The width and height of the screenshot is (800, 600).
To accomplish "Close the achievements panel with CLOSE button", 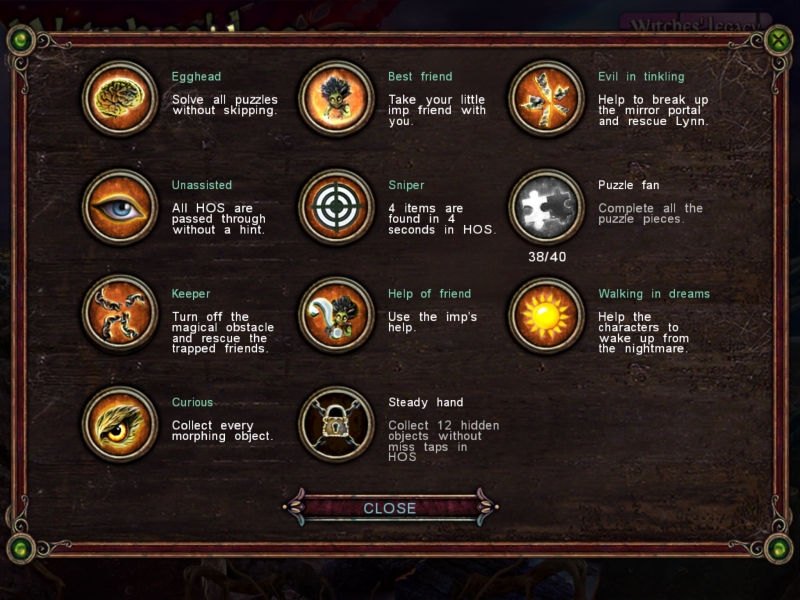I will 390,508.
